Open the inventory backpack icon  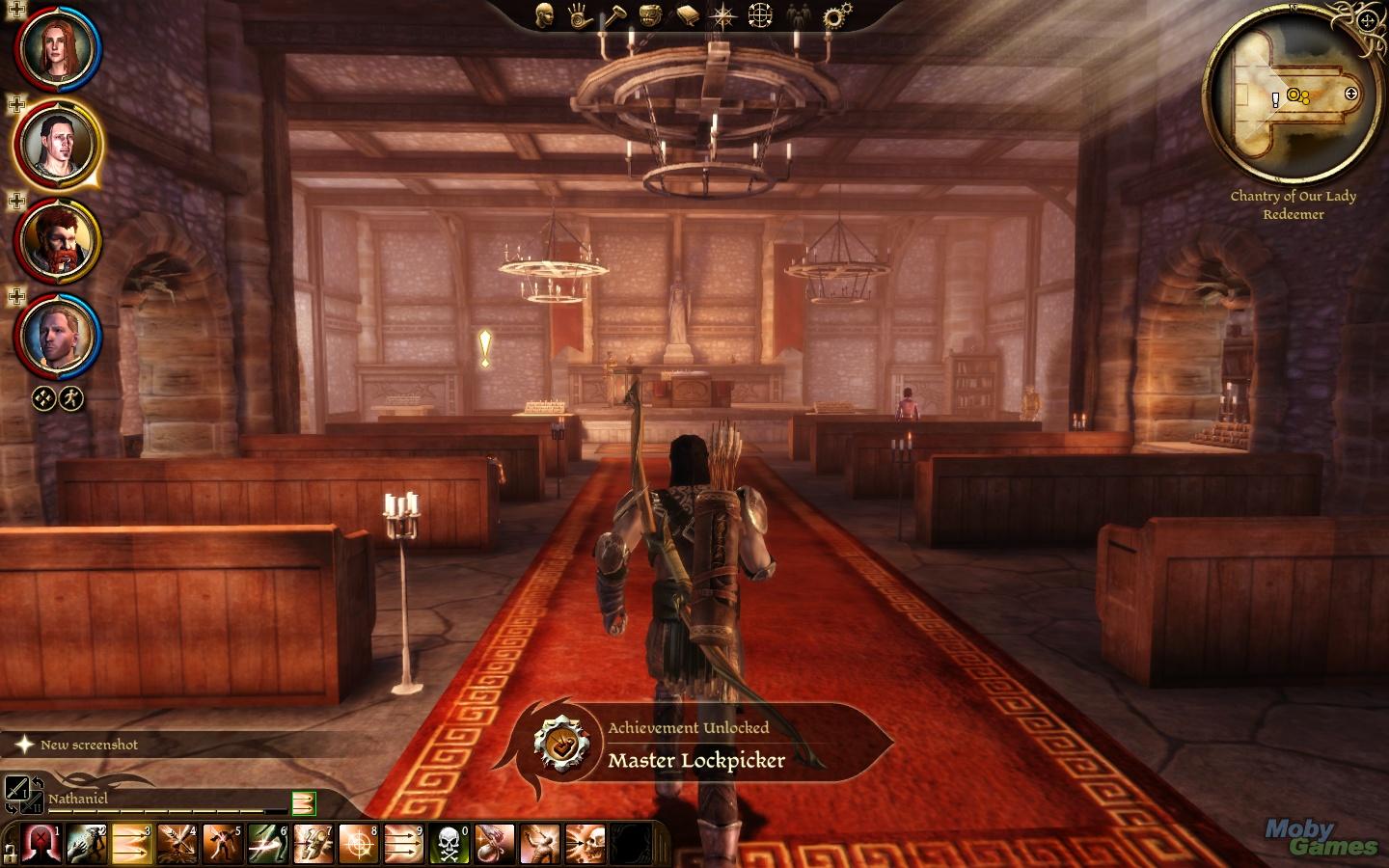click(651, 15)
